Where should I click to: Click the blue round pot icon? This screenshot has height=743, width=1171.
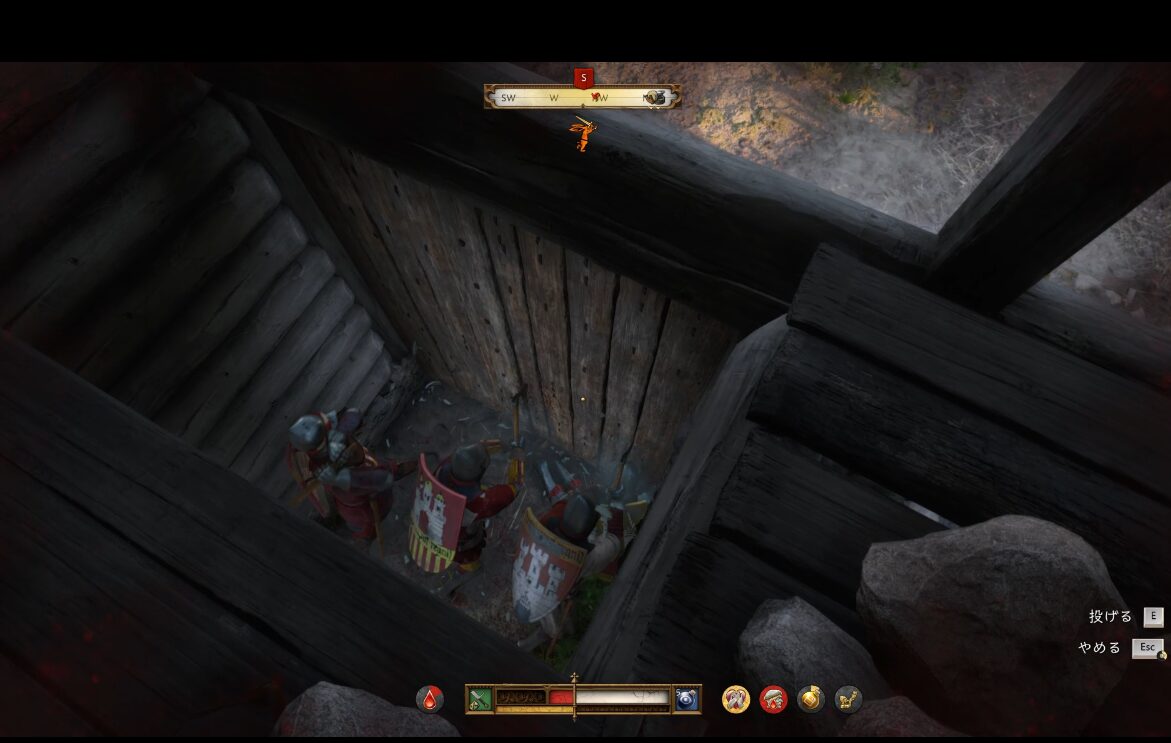tap(687, 699)
